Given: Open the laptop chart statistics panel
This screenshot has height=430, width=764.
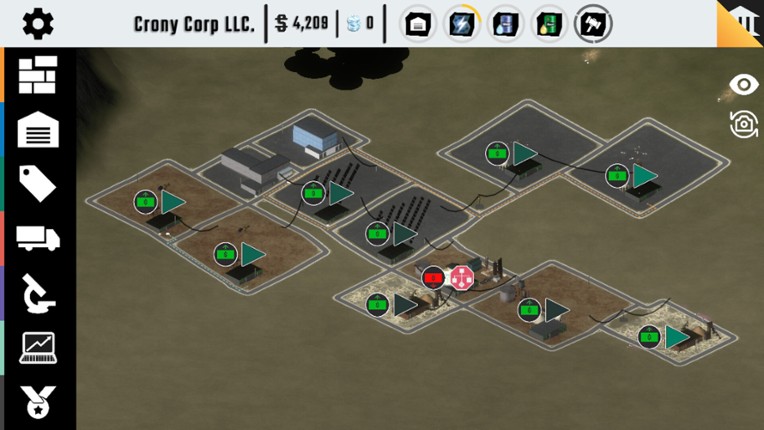Looking at the screenshot, I should [x=38, y=347].
